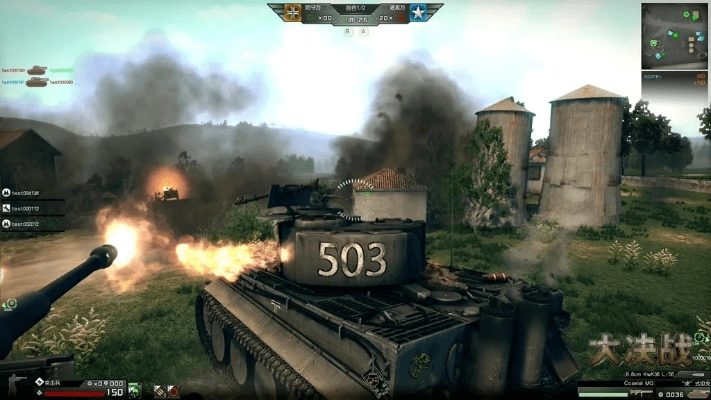
Task: Click the green skill icon beside health
Action: (134, 389)
